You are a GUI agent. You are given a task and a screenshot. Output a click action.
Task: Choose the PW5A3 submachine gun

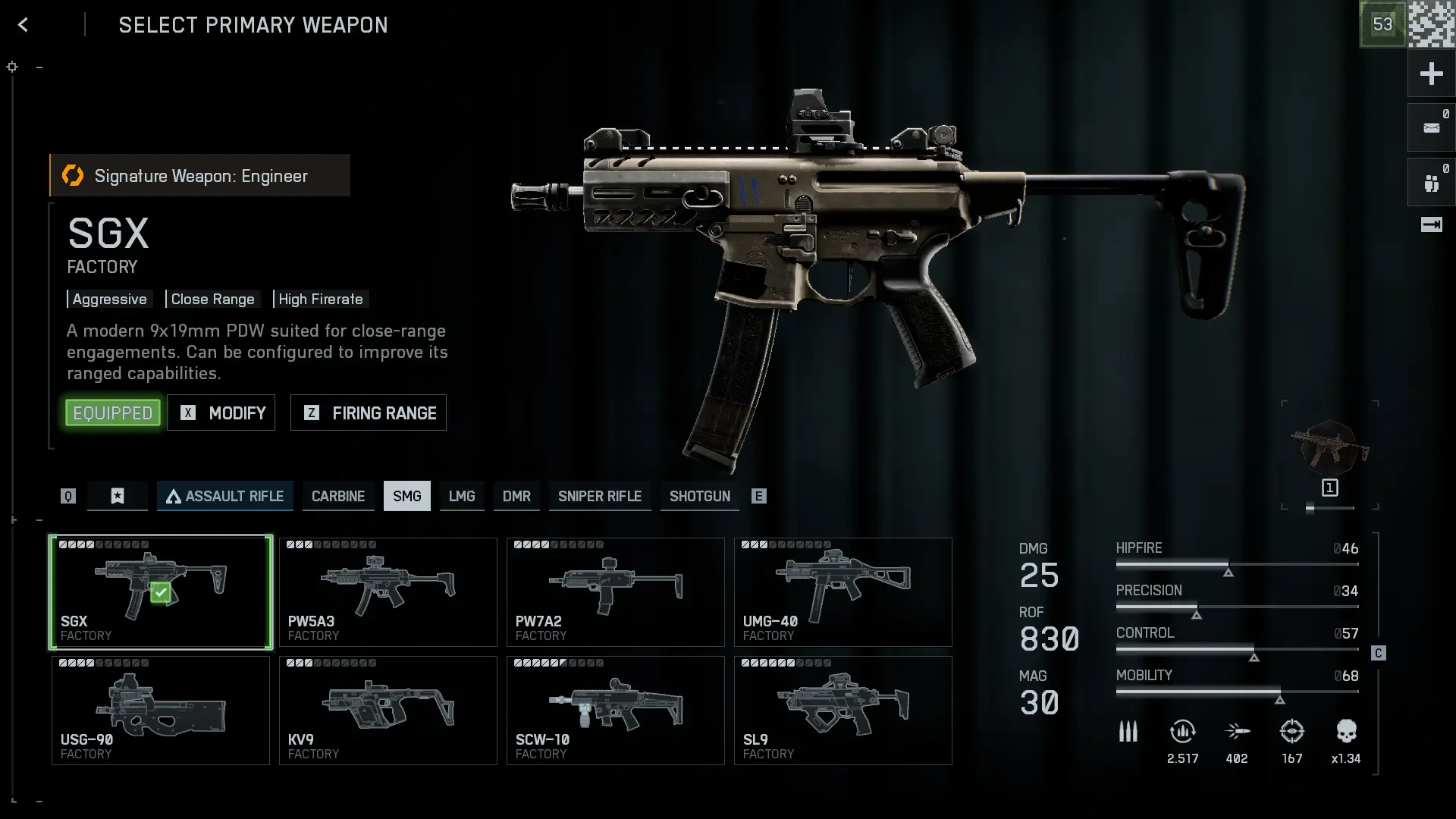coord(388,592)
